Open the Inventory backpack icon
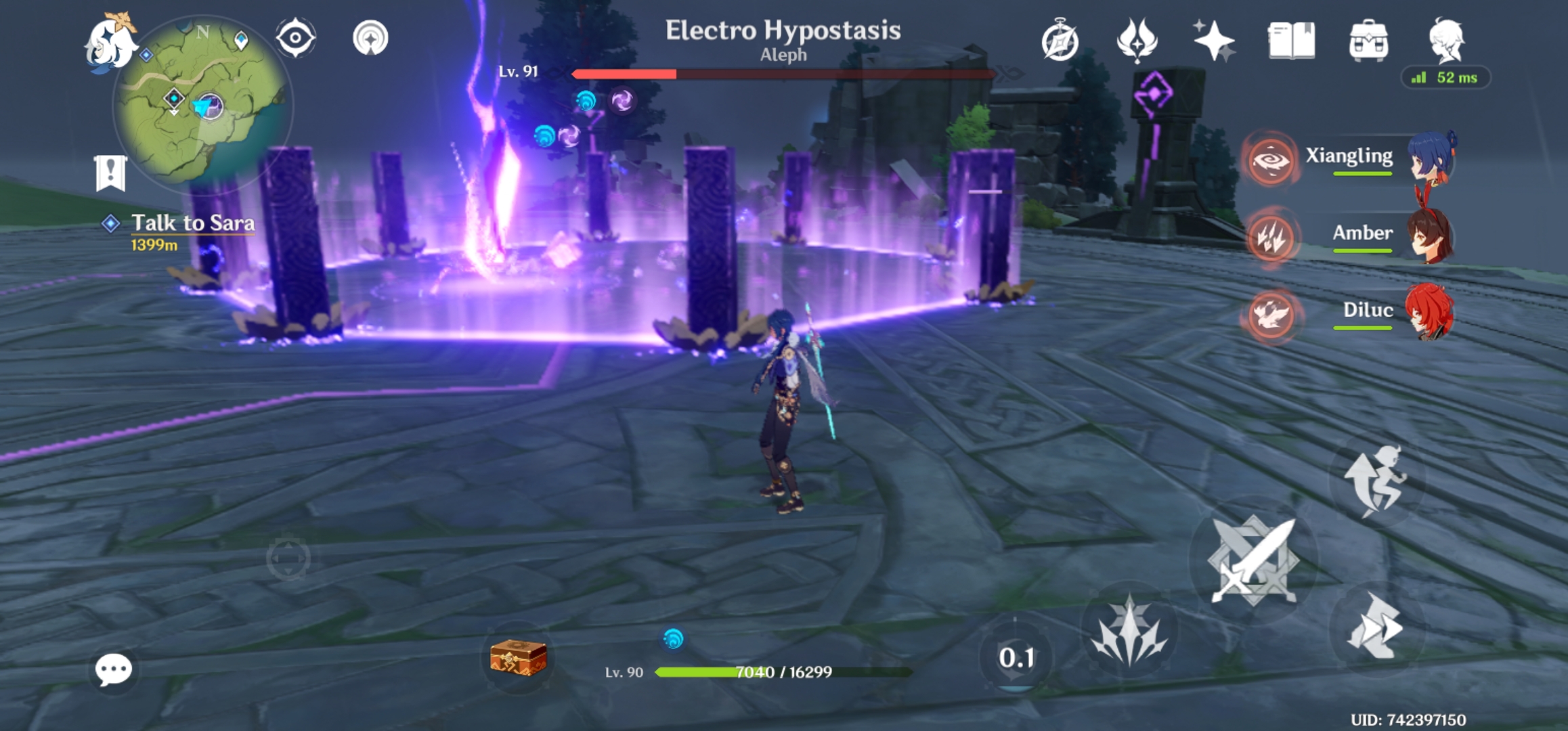Viewport: 1568px width, 731px height. [x=1370, y=42]
